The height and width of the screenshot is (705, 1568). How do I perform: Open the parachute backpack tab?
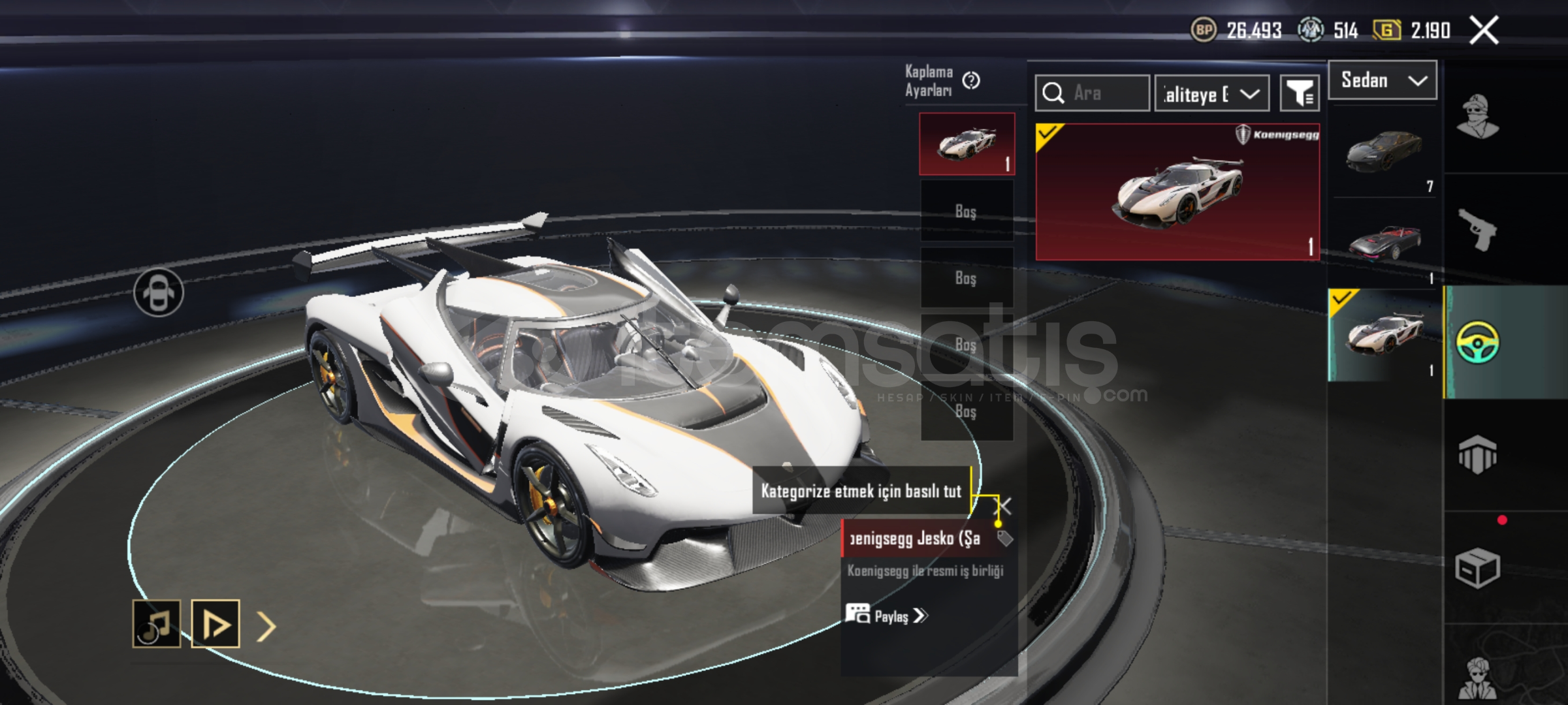coord(1477,454)
